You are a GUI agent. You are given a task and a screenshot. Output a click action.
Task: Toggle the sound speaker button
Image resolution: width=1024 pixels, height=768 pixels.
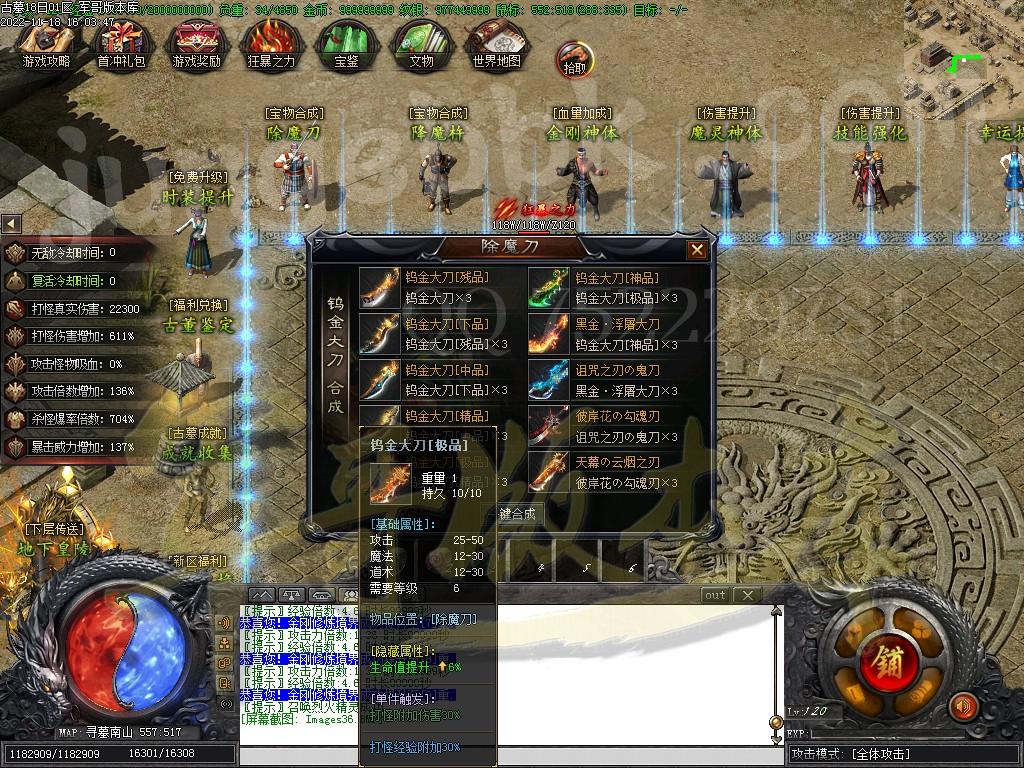click(963, 707)
